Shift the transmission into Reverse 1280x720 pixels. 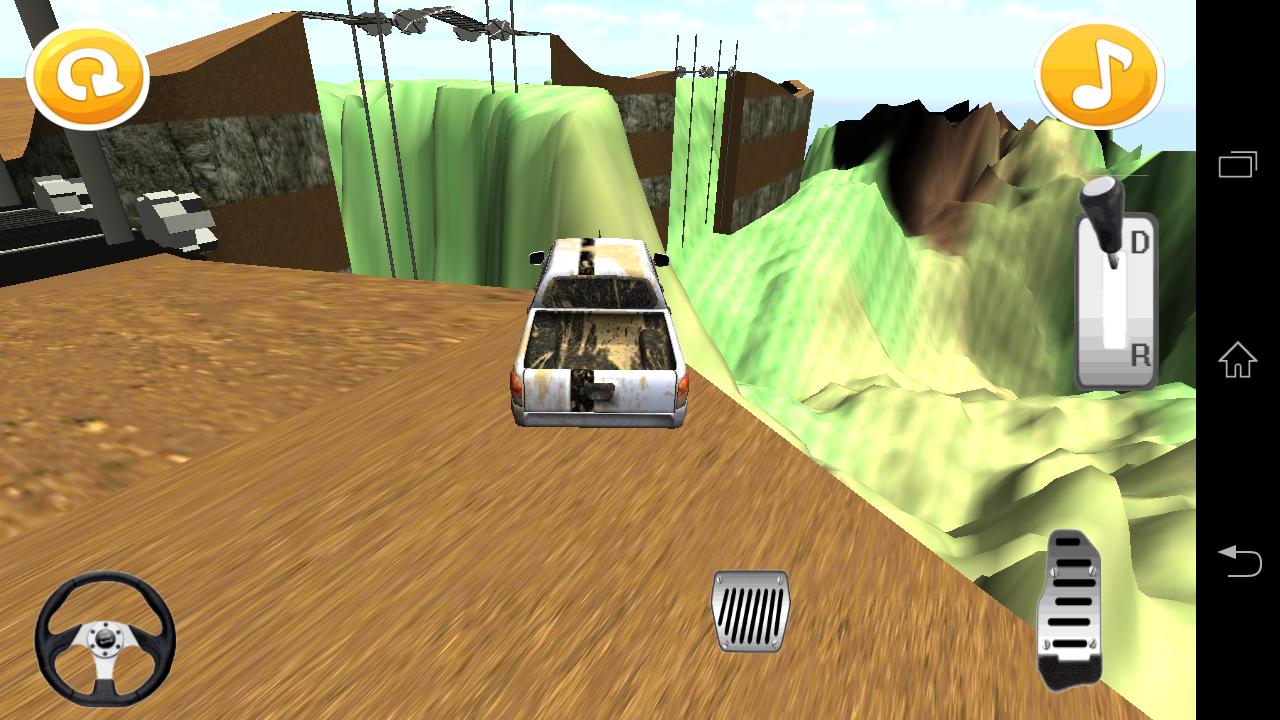click(x=1142, y=352)
